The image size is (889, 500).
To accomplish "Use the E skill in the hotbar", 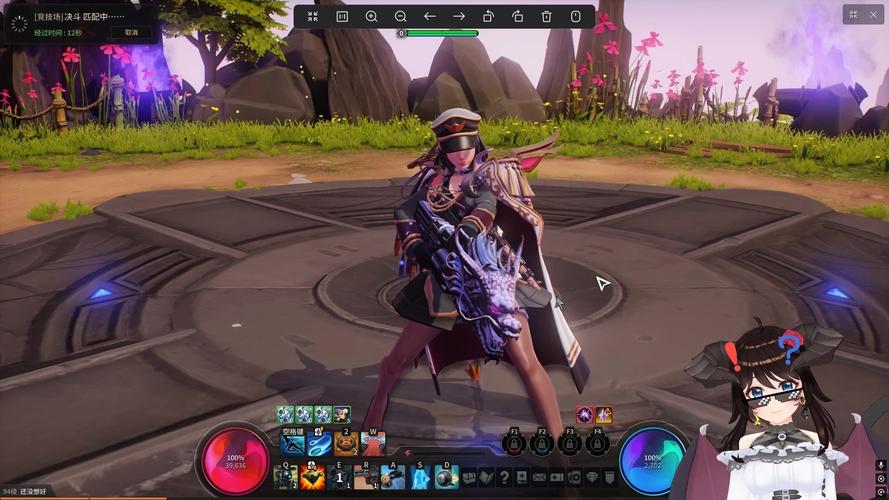I will coord(340,477).
